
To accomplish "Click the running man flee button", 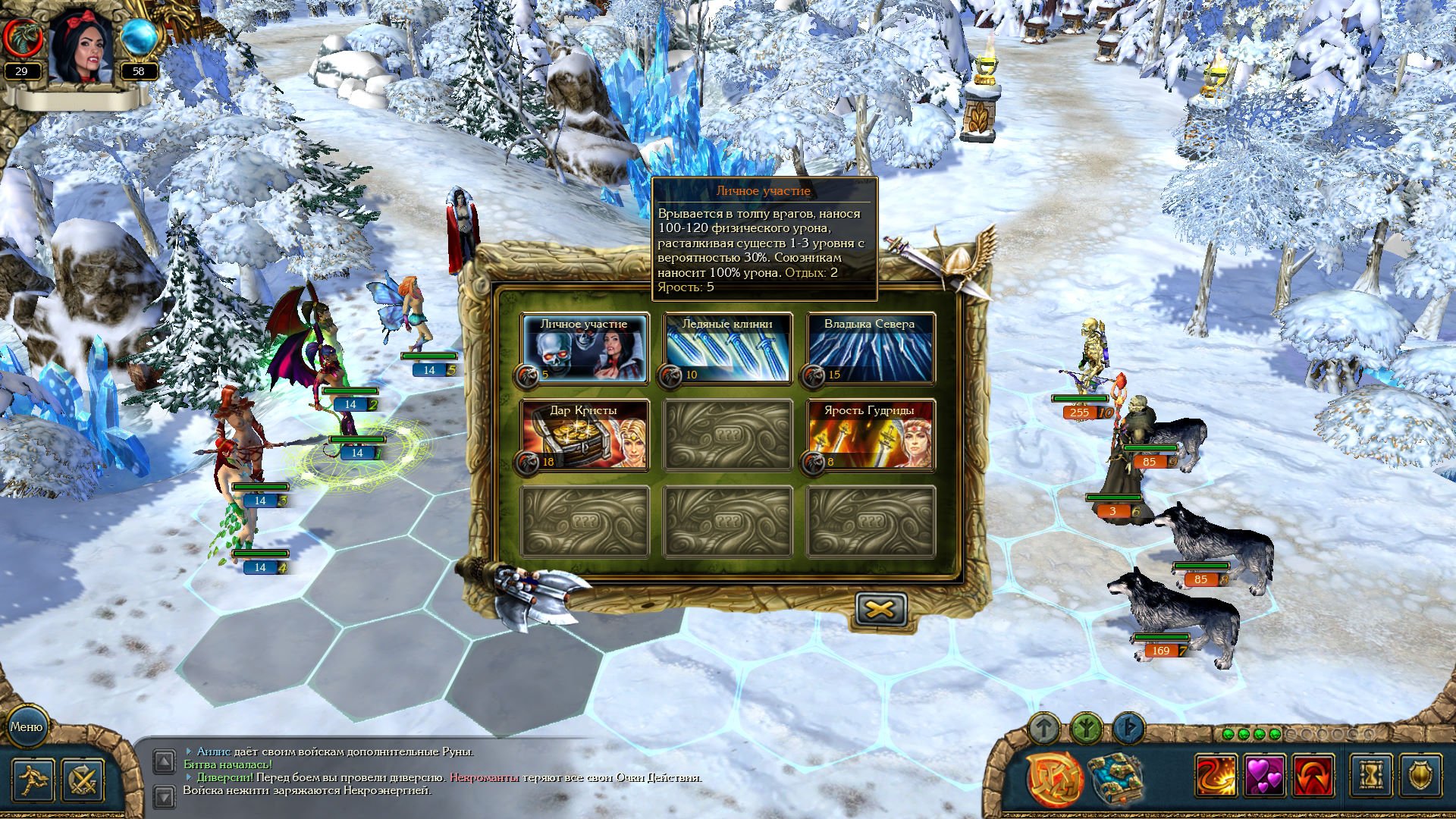I will coord(33,780).
